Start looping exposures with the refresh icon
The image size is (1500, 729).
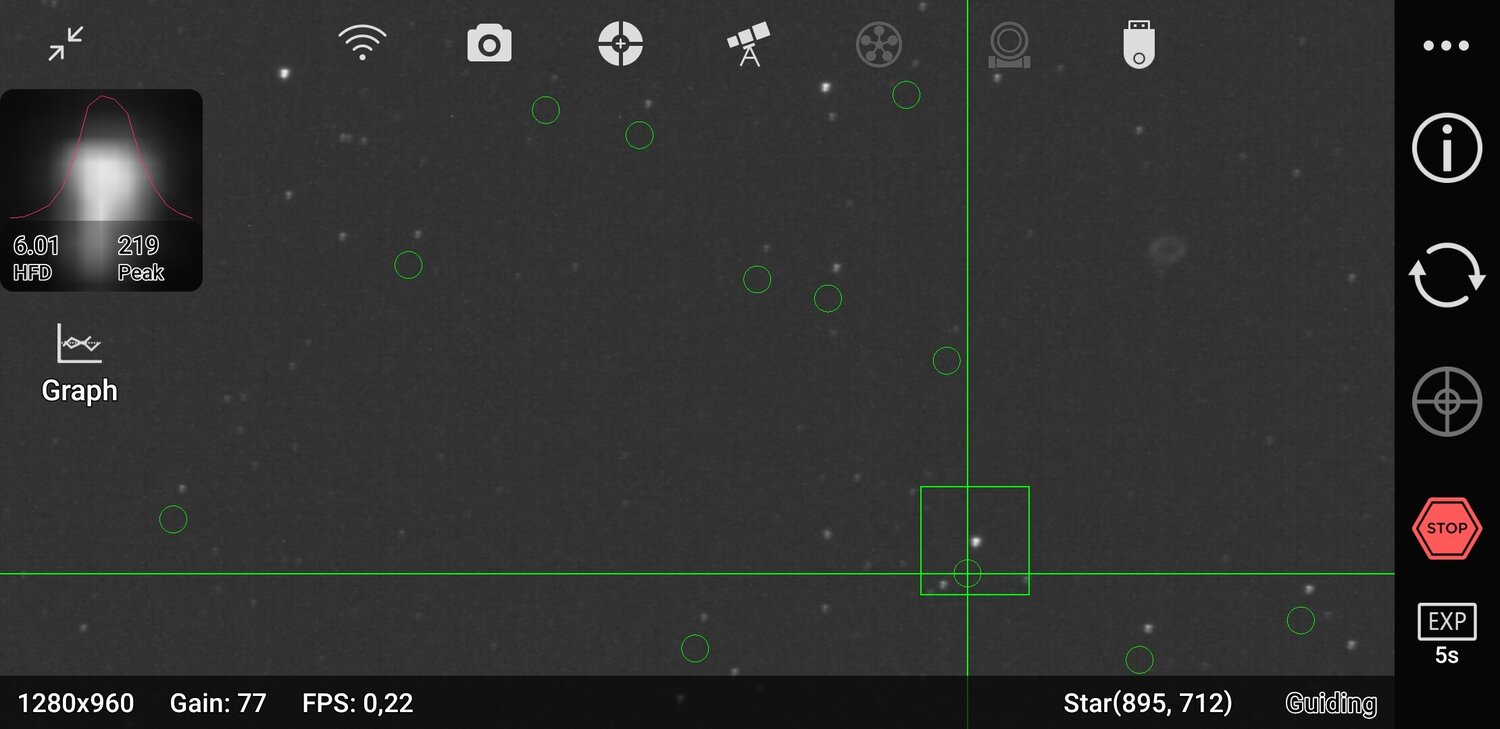click(1445, 273)
